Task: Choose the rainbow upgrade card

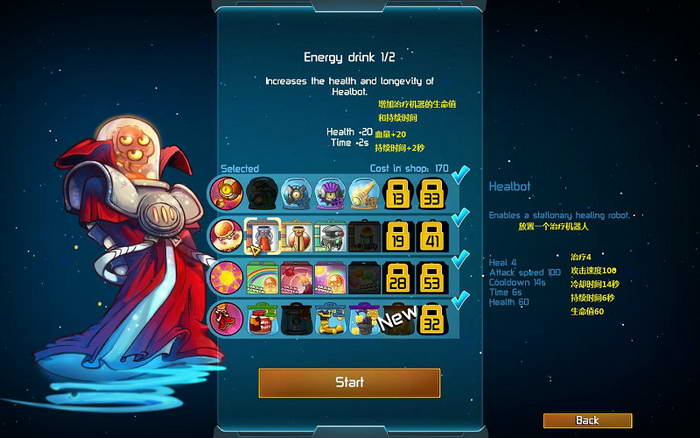Action: 262,277
